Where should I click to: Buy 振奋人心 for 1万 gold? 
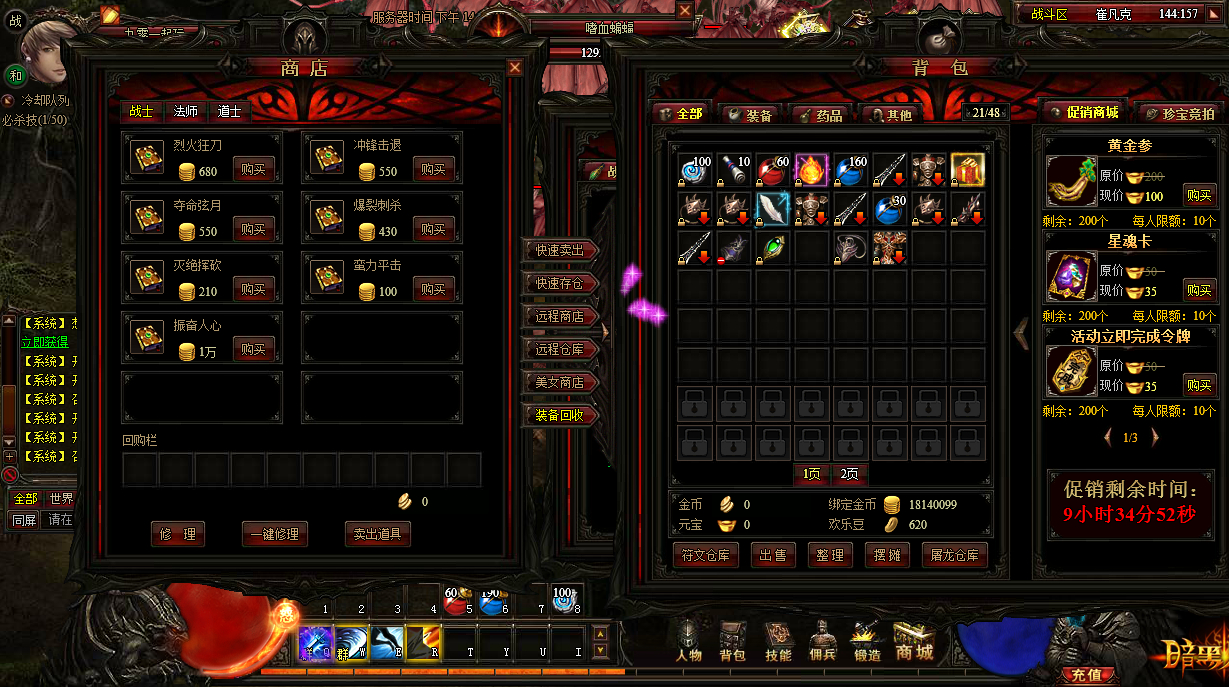253,350
